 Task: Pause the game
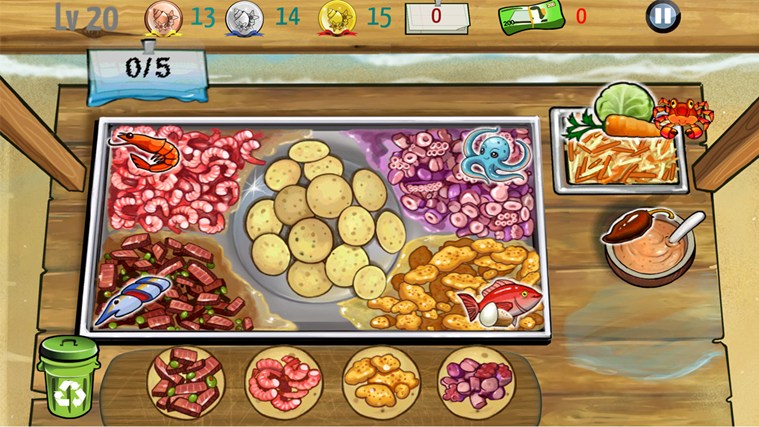tap(664, 16)
